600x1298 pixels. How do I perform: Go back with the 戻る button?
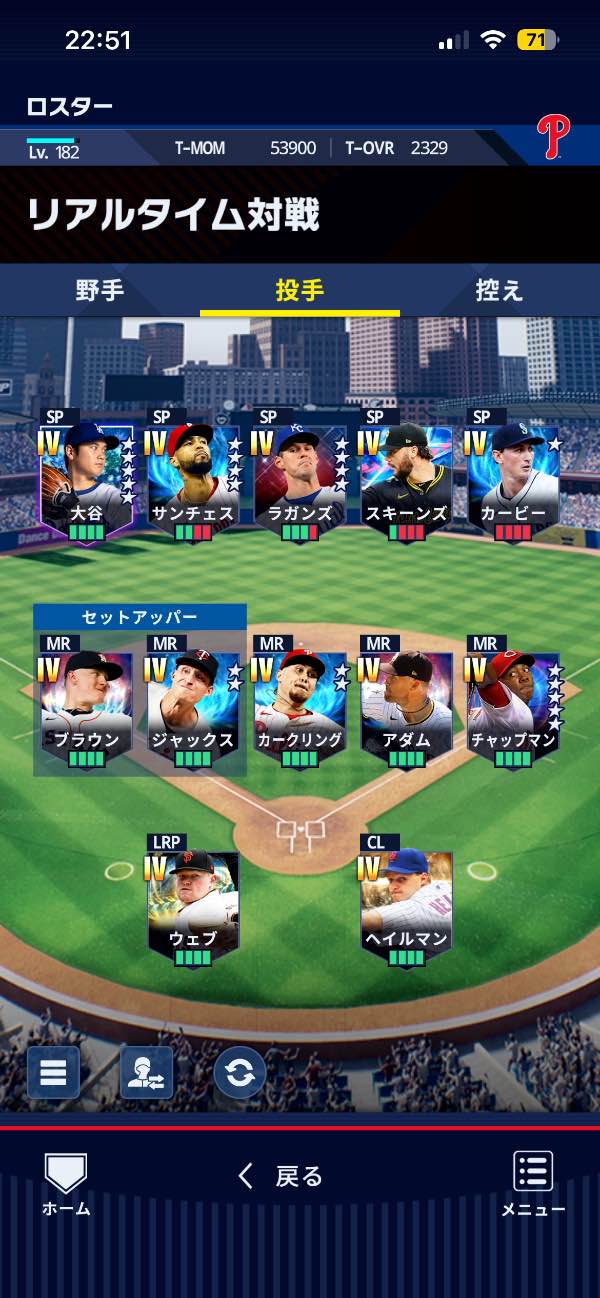pos(281,1176)
